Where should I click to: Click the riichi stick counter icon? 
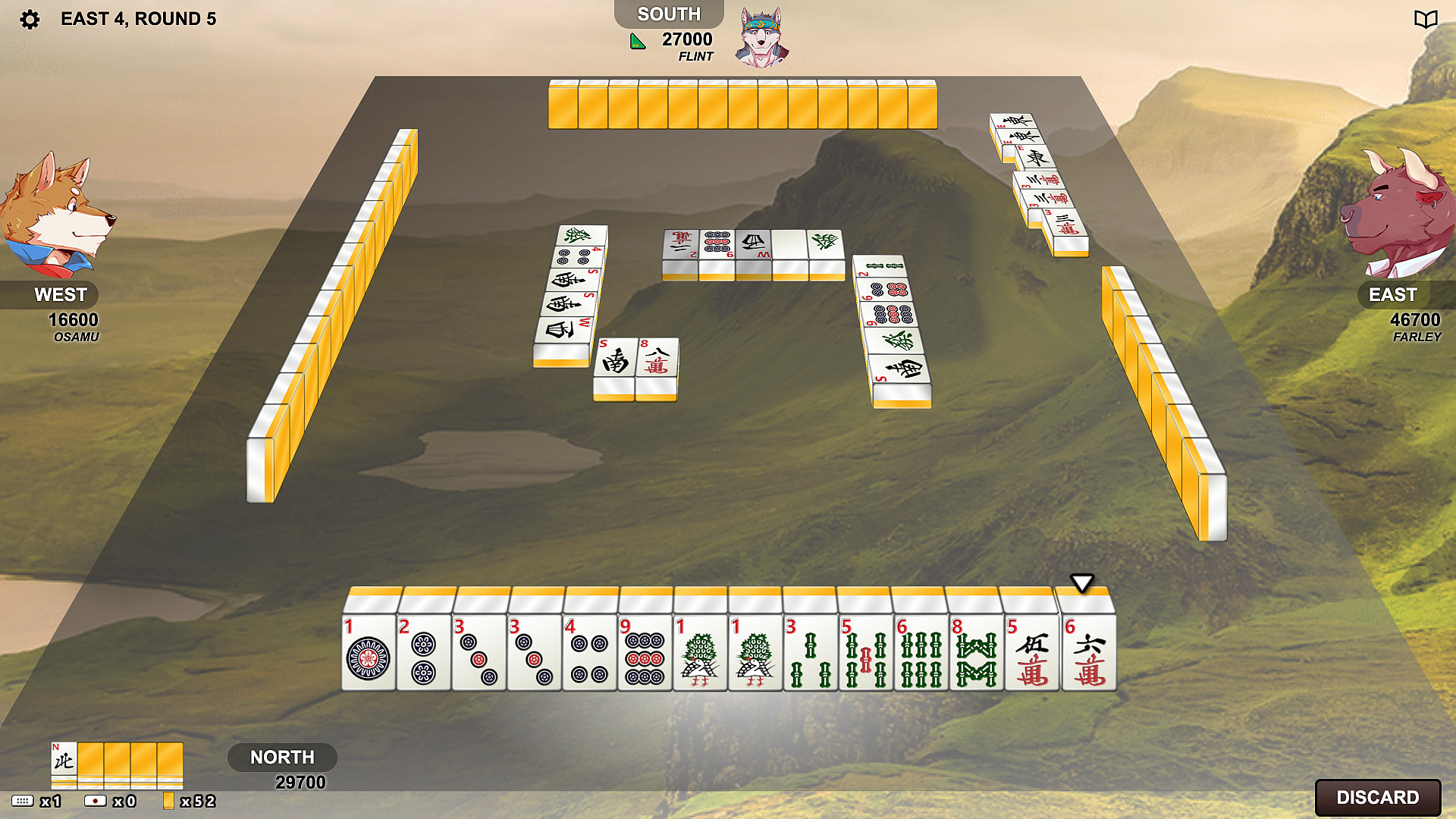point(95,800)
